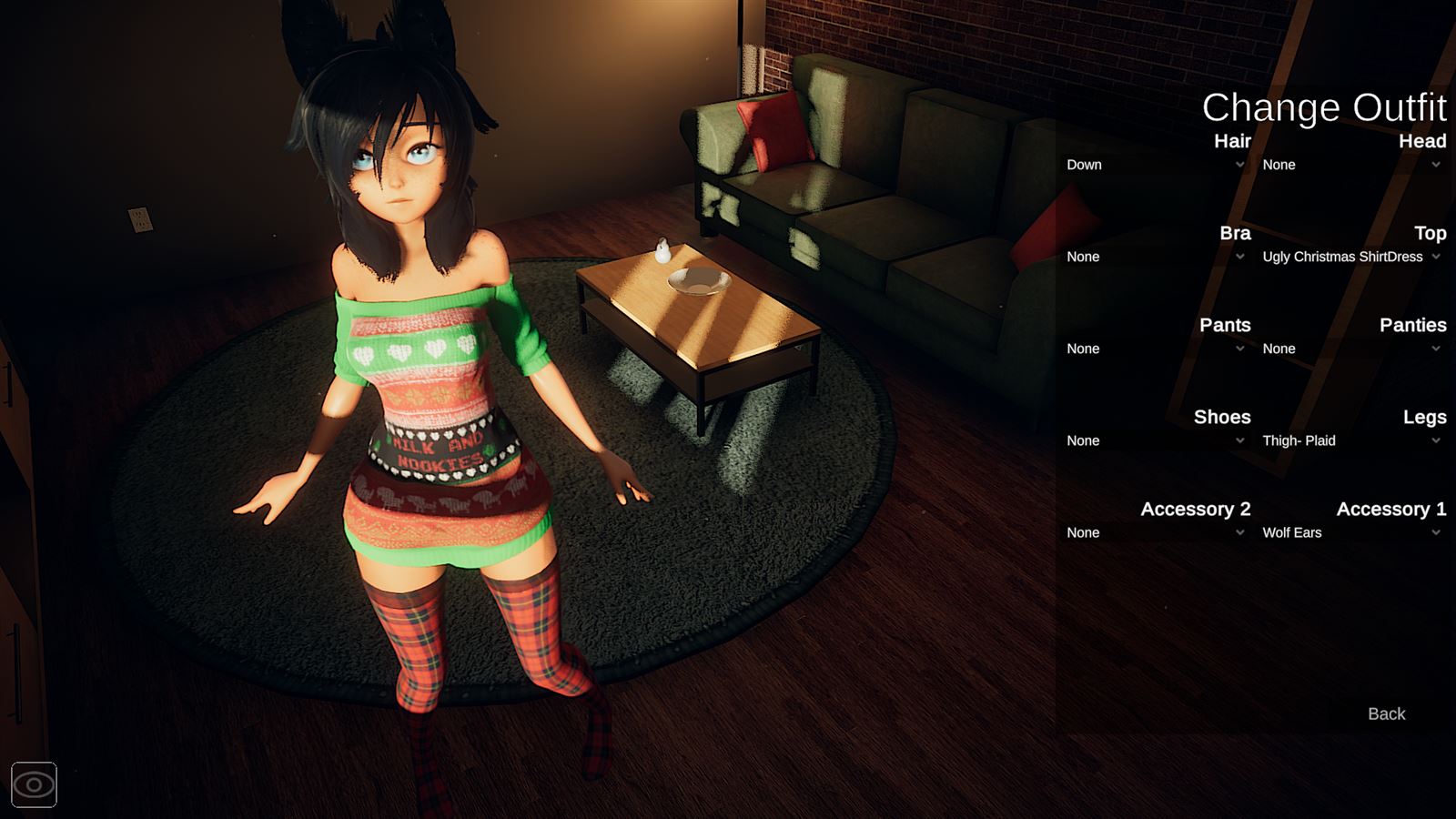
Task: Open the Accessory 2 dropdown
Action: 1151,532
